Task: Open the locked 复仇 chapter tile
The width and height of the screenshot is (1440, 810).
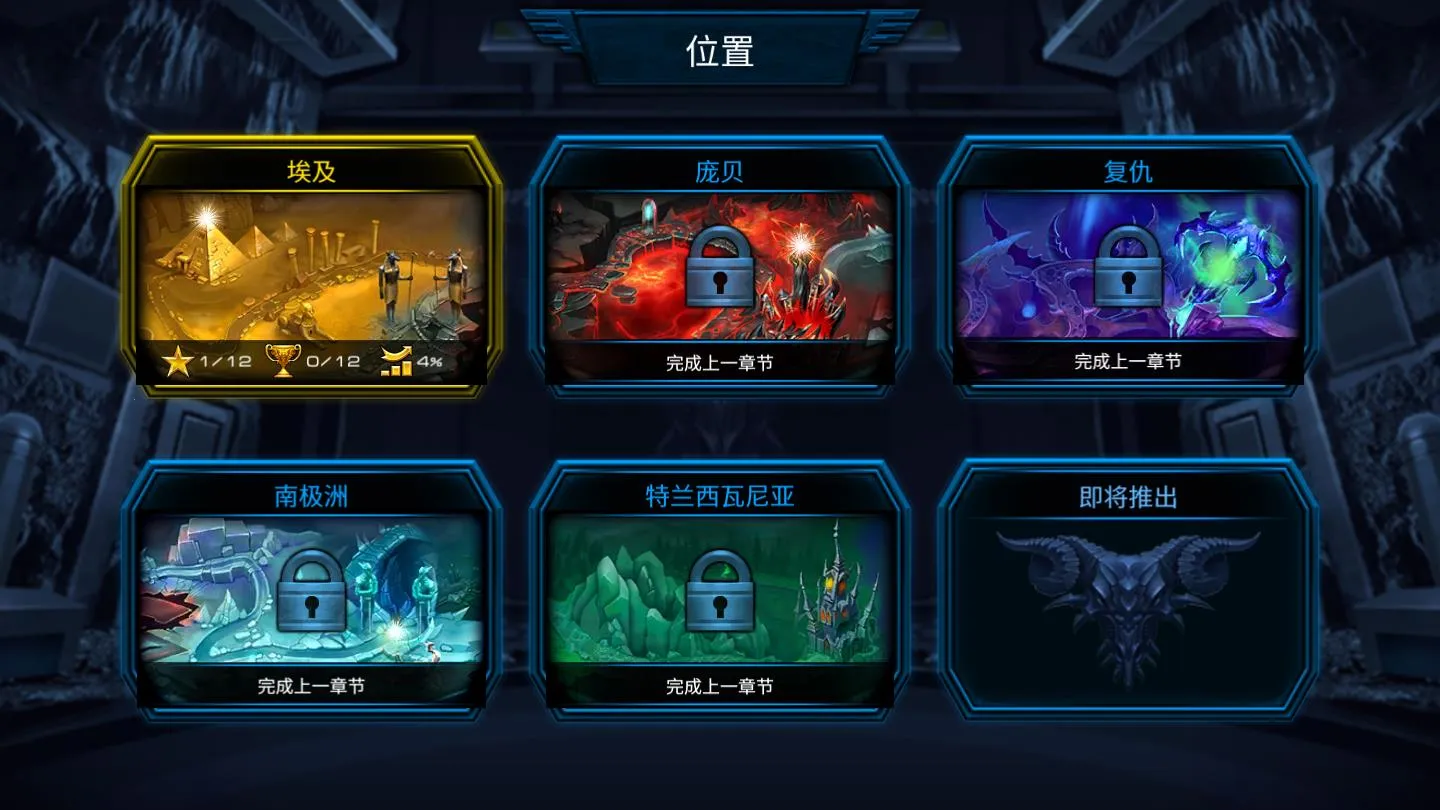Action: coord(1127,266)
